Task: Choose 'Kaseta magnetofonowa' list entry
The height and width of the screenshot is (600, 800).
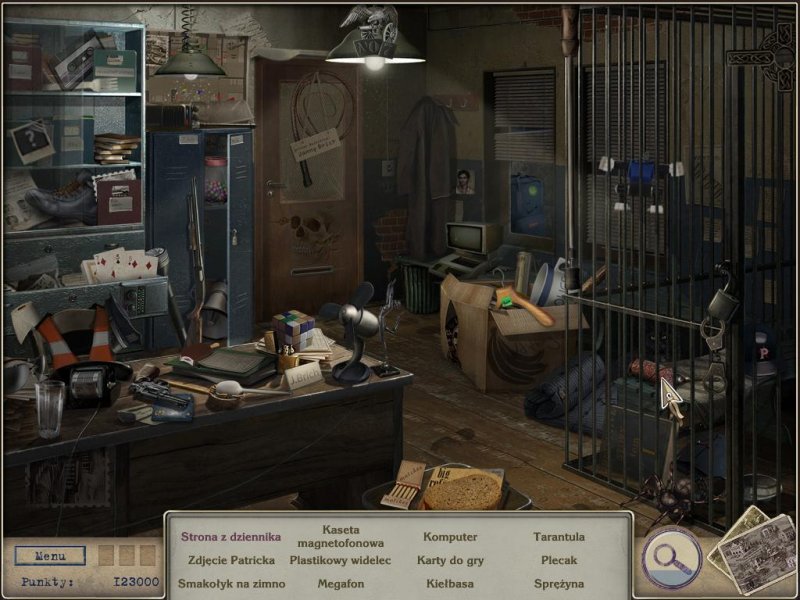Action: click(x=340, y=536)
